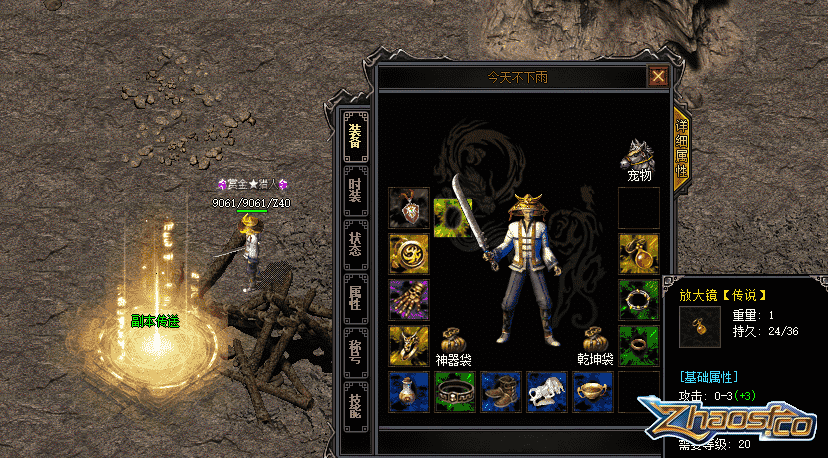Select the studded belt slot

(x=455, y=391)
